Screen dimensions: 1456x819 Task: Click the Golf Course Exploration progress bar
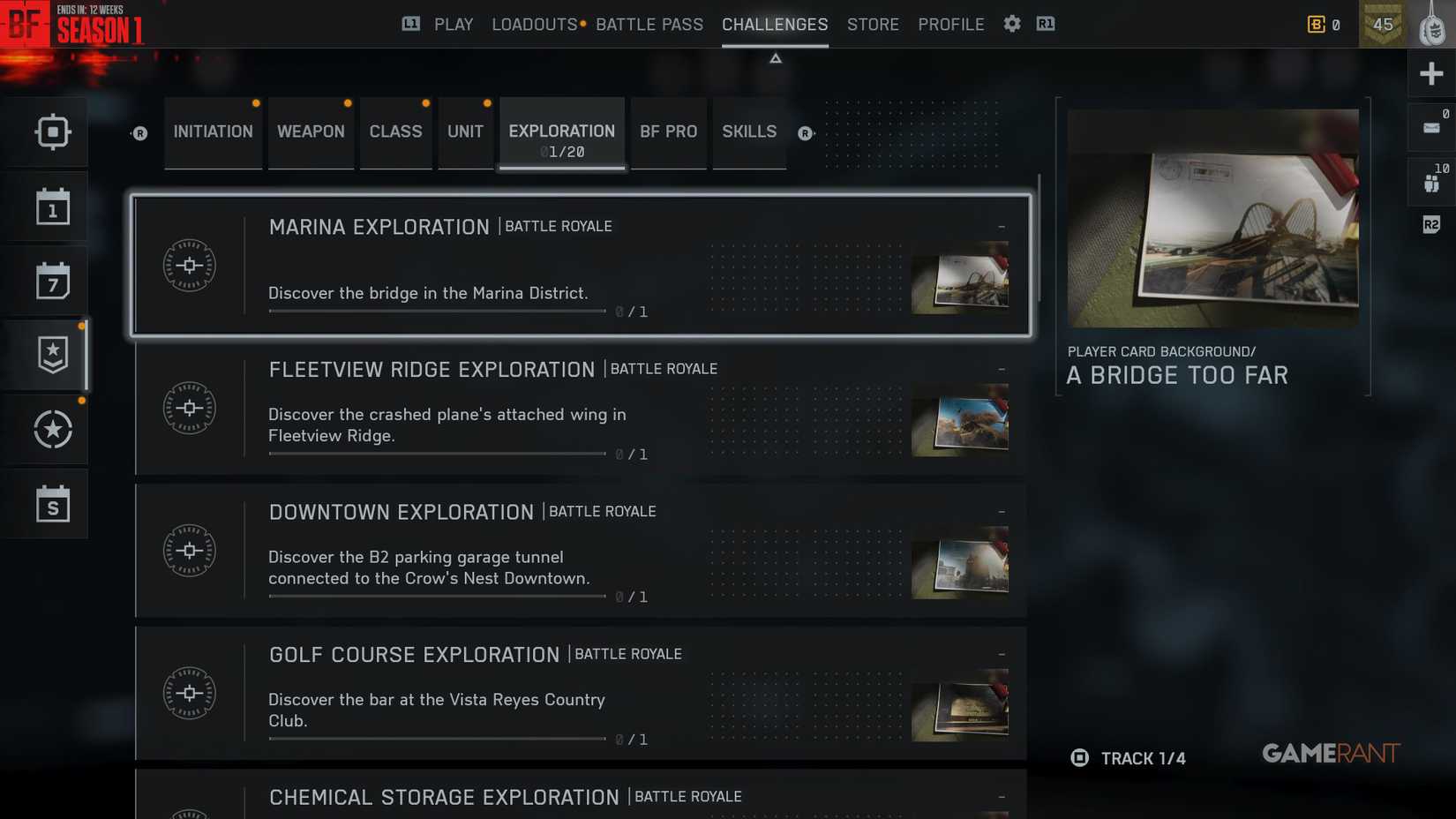[x=434, y=739]
